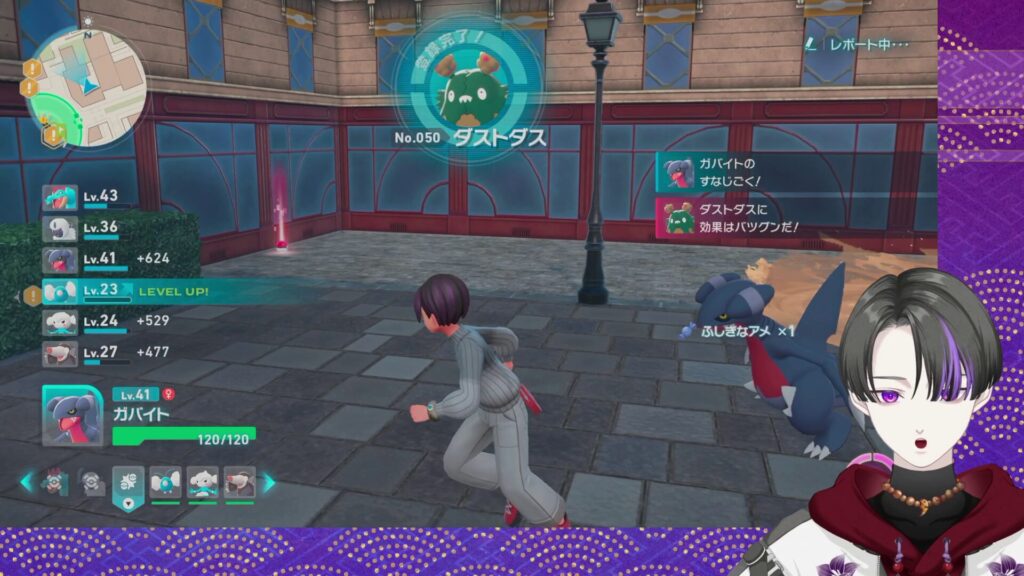Screen dimensions: 1024x576
Task: Click the exclamation alert beside Lv.23 row
Action: coord(32,294)
